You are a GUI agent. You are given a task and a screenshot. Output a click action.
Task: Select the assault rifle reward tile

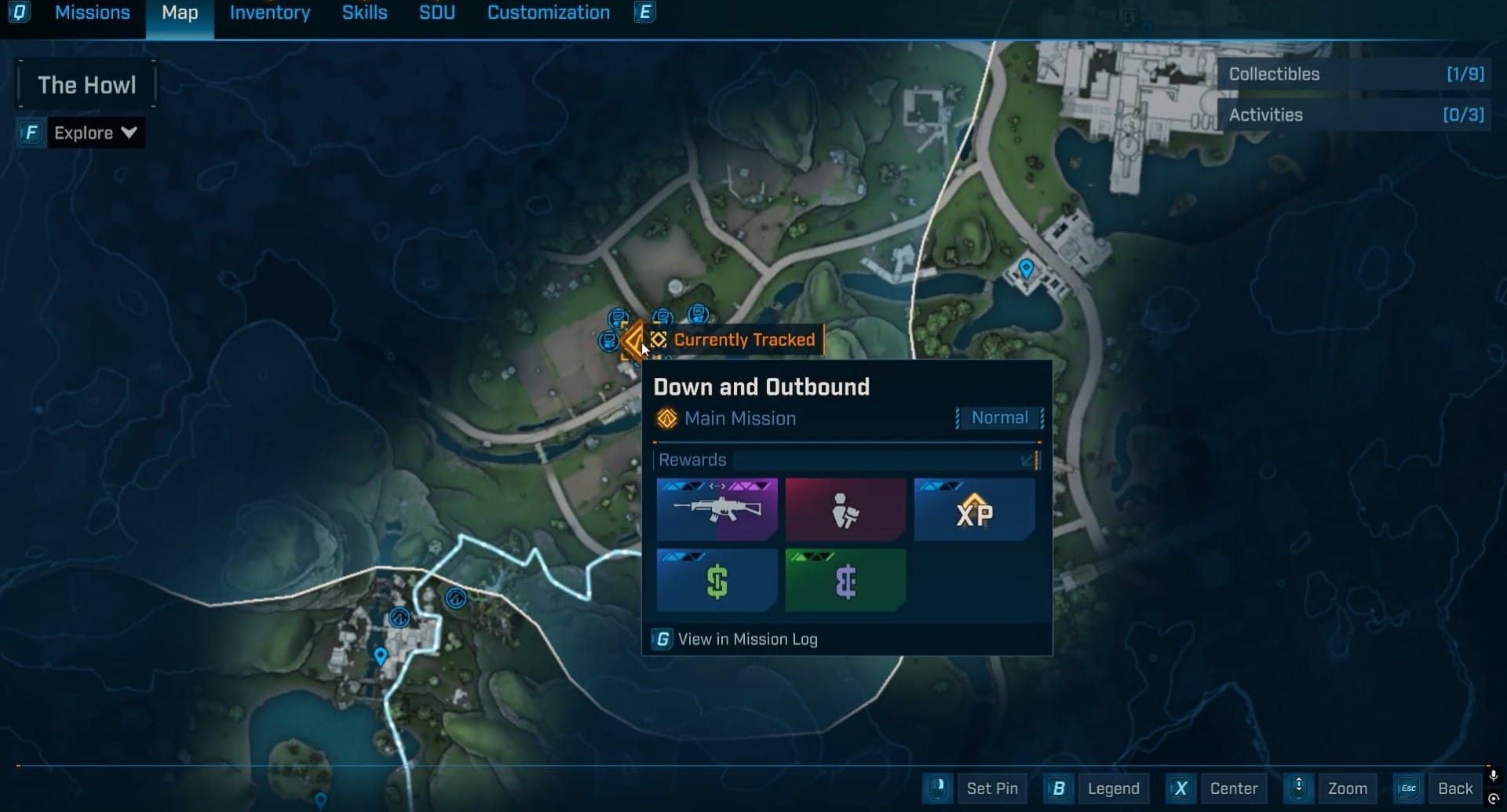click(x=717, y=509)
